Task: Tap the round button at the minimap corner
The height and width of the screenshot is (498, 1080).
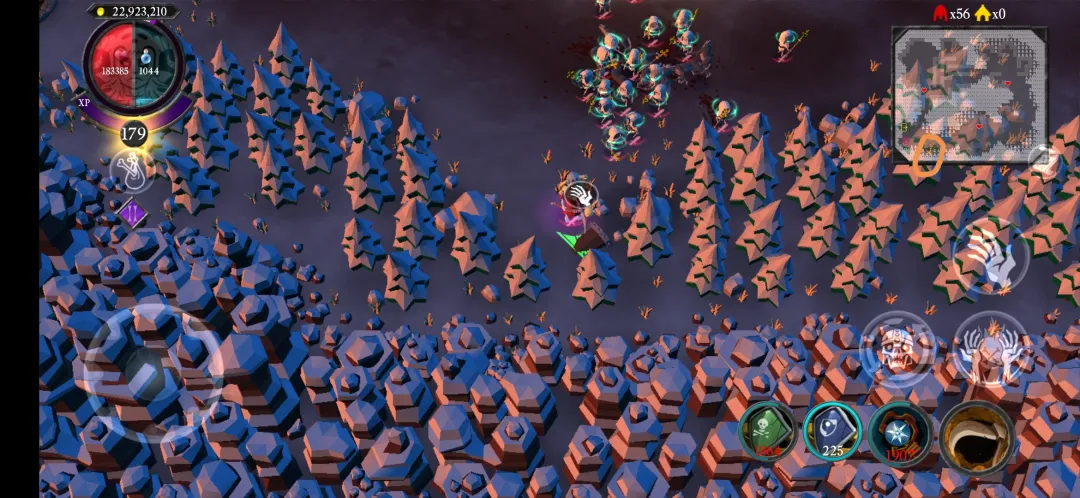Action: 1042,158
